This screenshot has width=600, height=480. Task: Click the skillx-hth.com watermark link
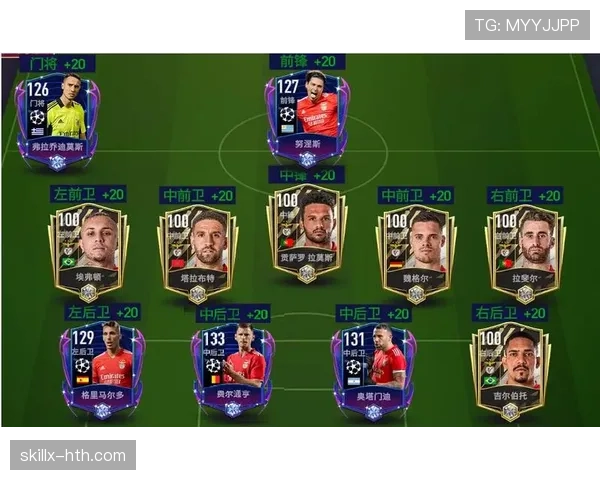(x=74, y=456)
